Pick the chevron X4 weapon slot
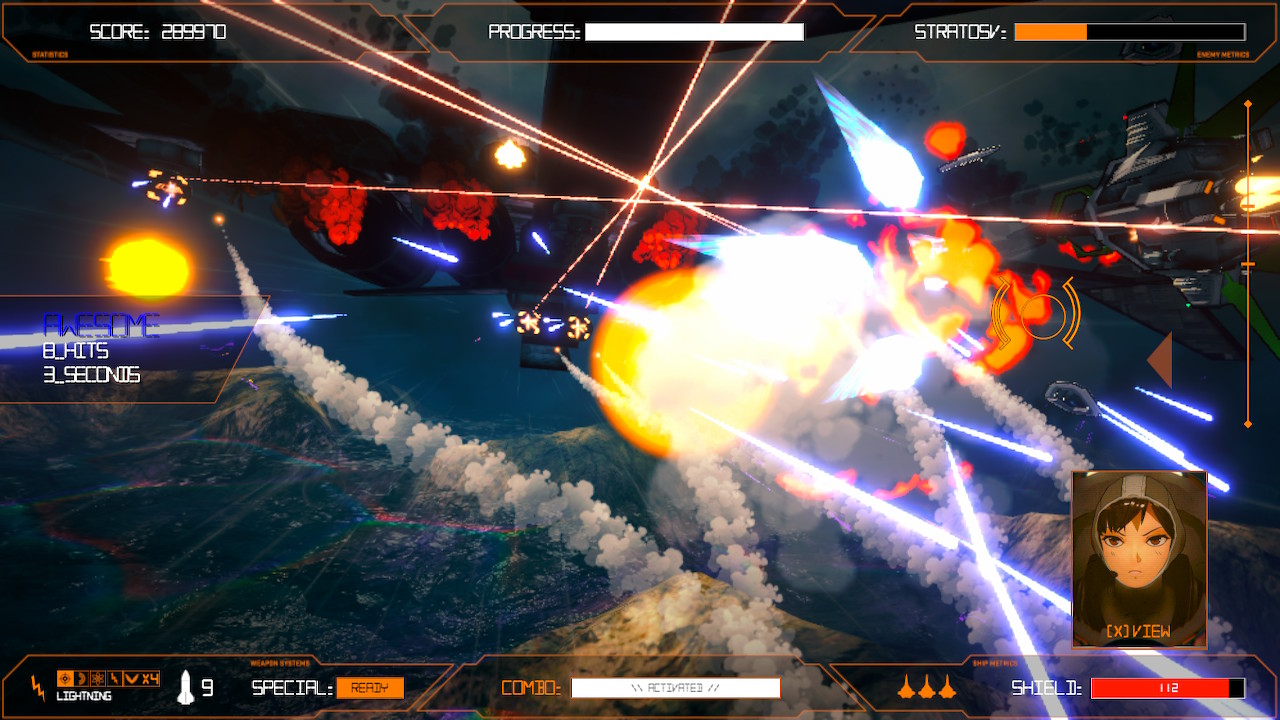 pos(141,679)
